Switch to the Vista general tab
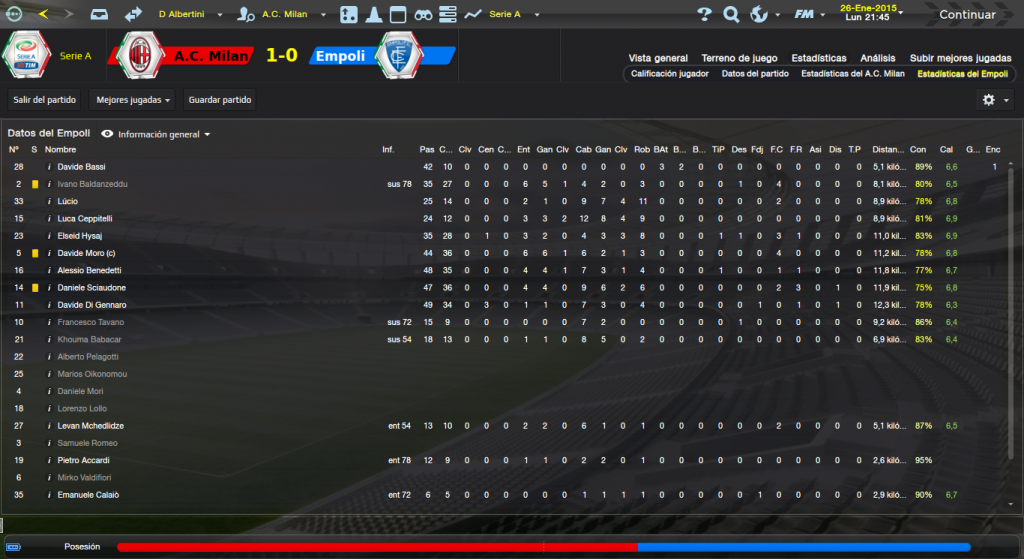1024x559 pixels. (658, 58)
